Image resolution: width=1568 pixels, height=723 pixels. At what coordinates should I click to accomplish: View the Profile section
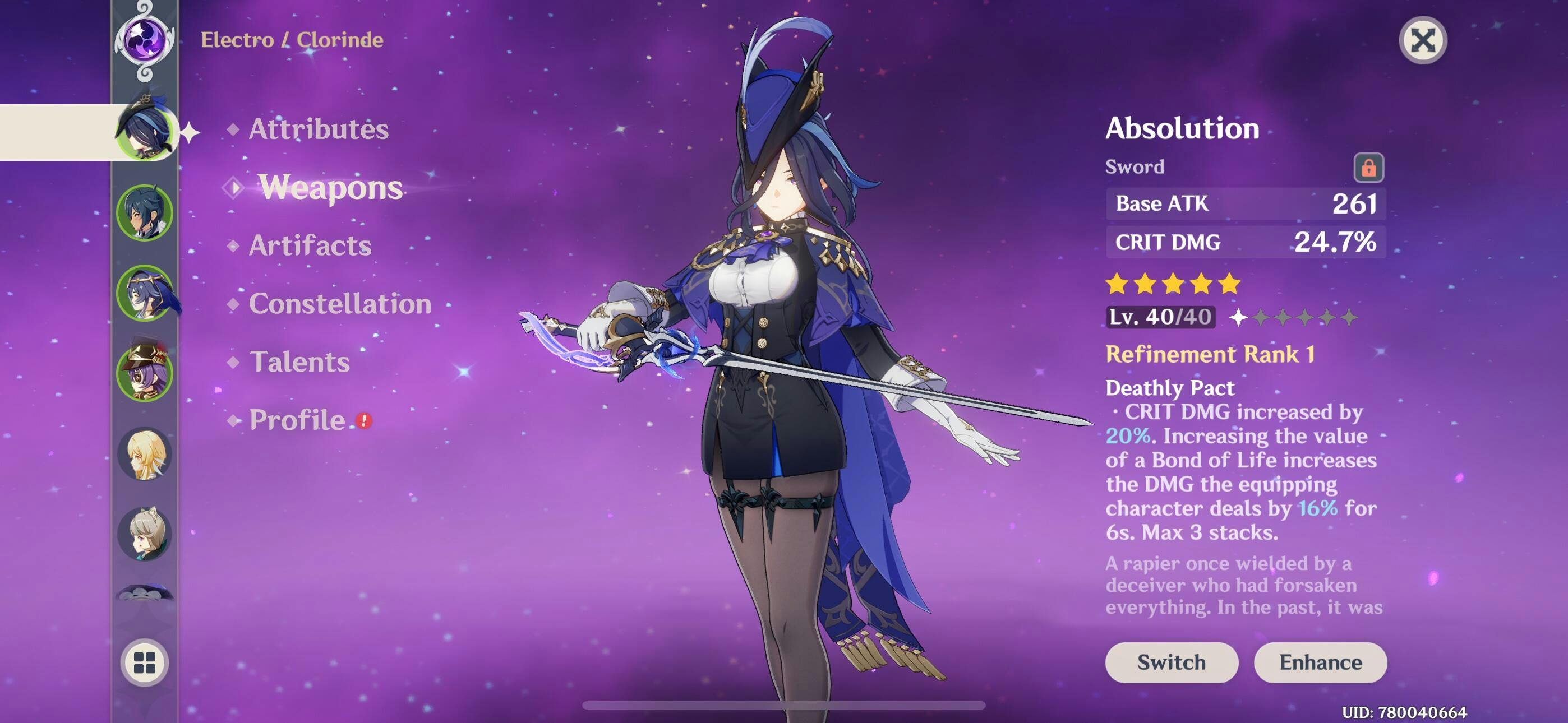pyautogui.click(x=297, y=420)
